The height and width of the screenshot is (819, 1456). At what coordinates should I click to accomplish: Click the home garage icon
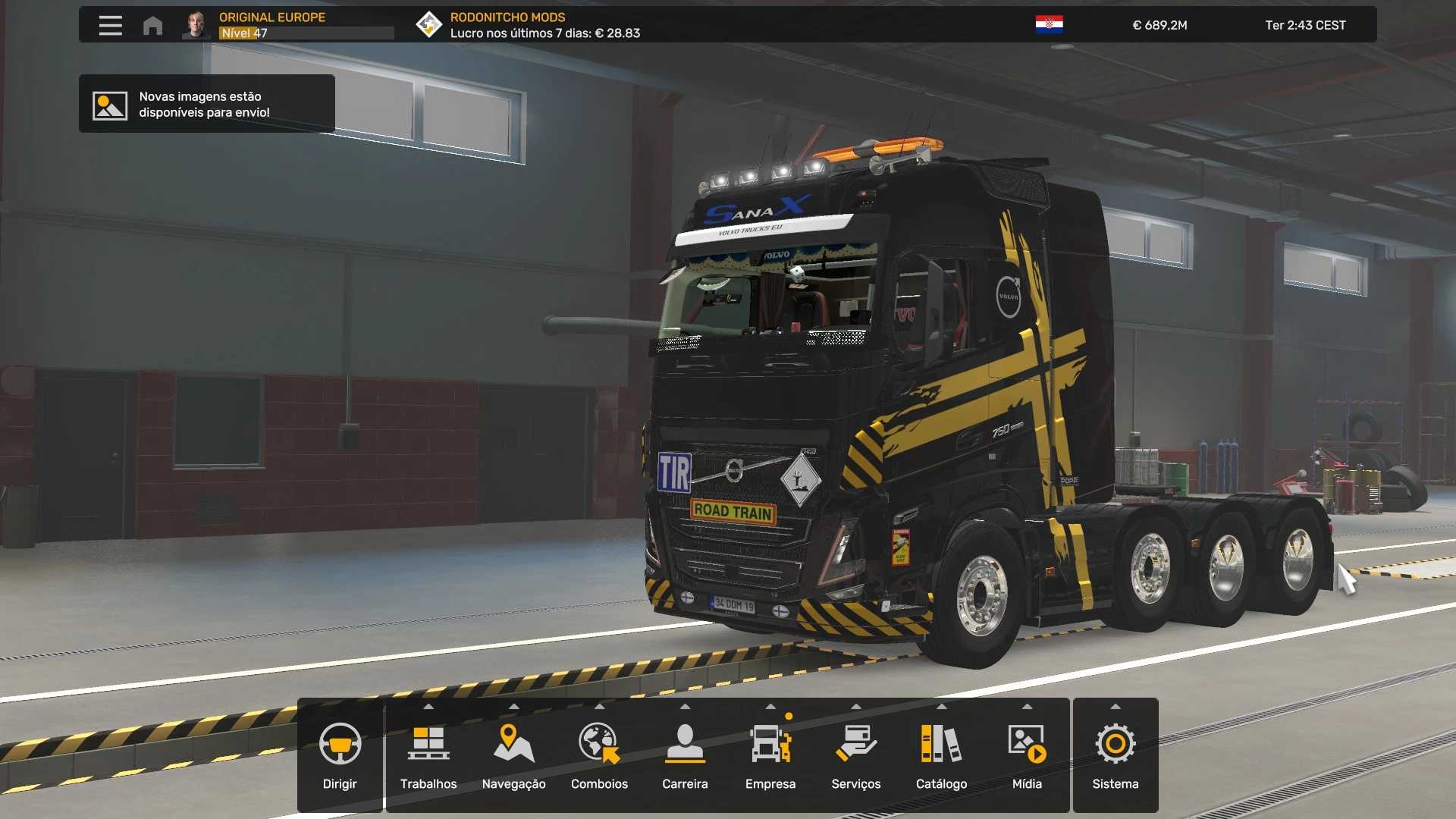(x=152, y=25)
